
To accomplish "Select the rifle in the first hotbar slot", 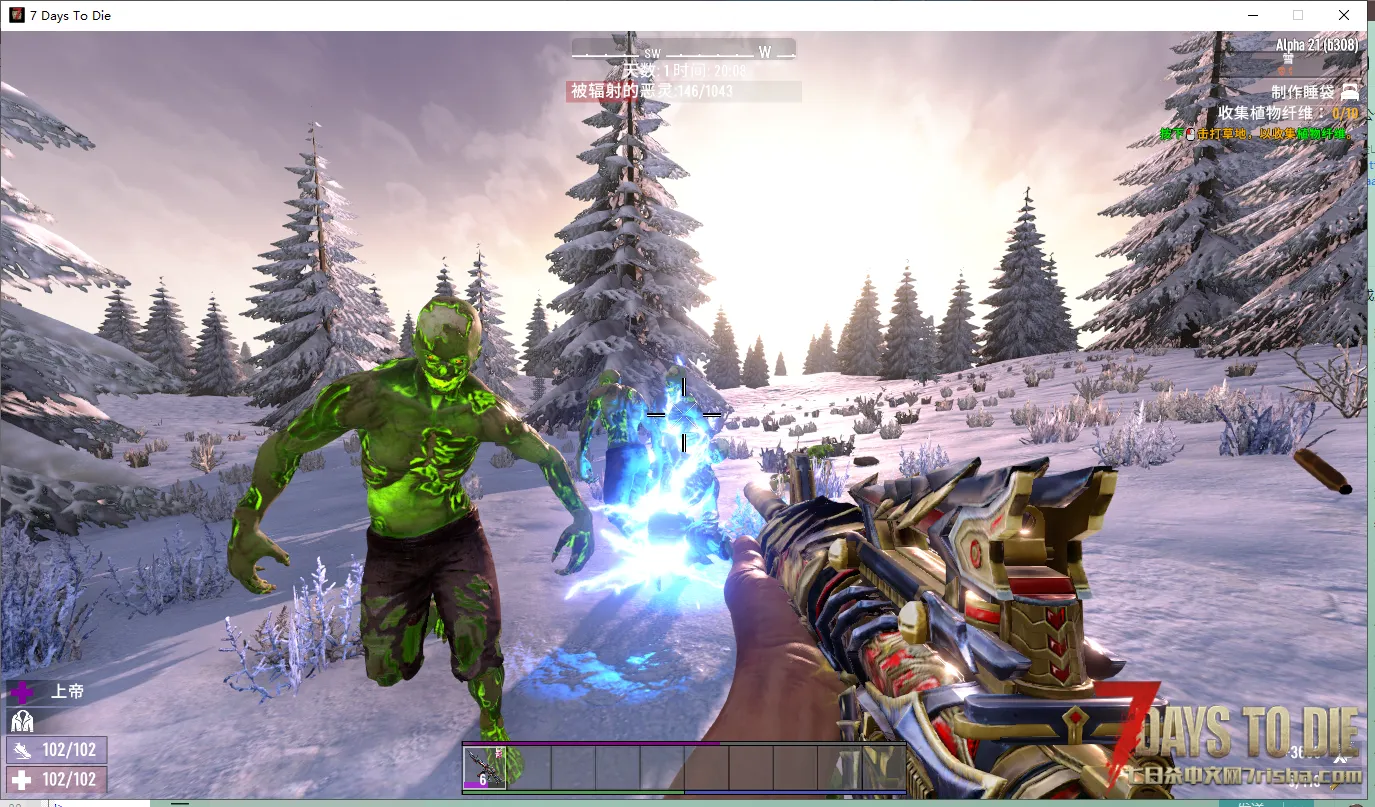I will click(x=485, y=768).
